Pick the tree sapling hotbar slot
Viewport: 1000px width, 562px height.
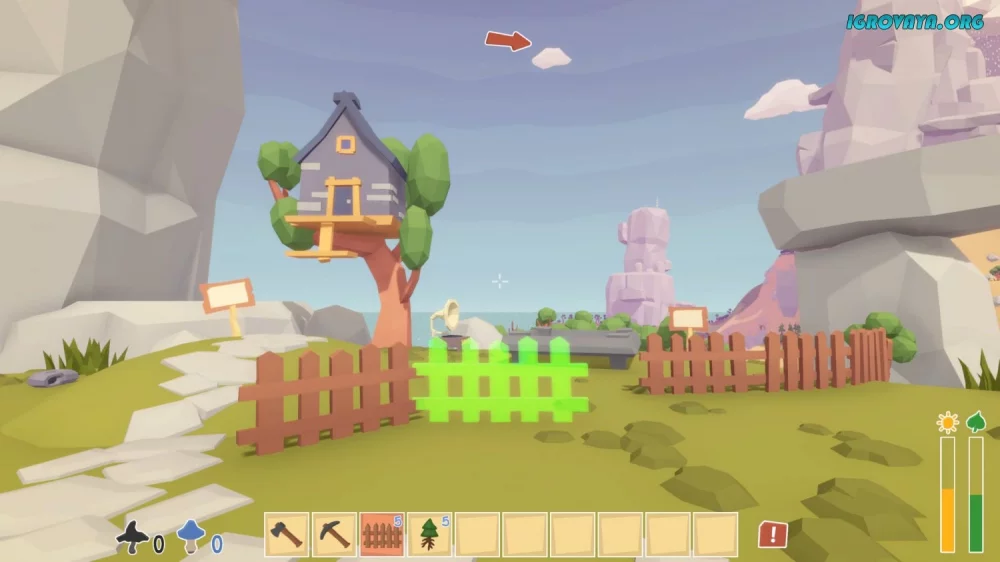pos(429,534)
